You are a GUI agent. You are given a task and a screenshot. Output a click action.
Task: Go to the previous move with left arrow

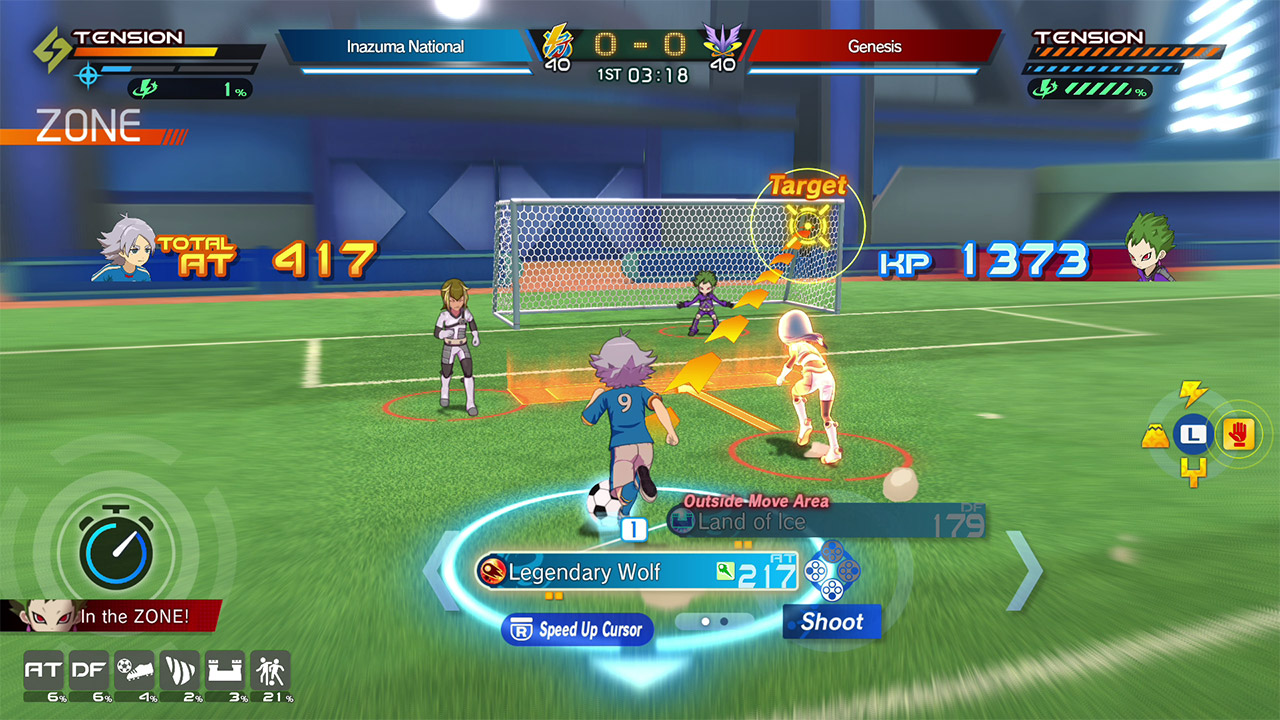[x=440, y=571]
